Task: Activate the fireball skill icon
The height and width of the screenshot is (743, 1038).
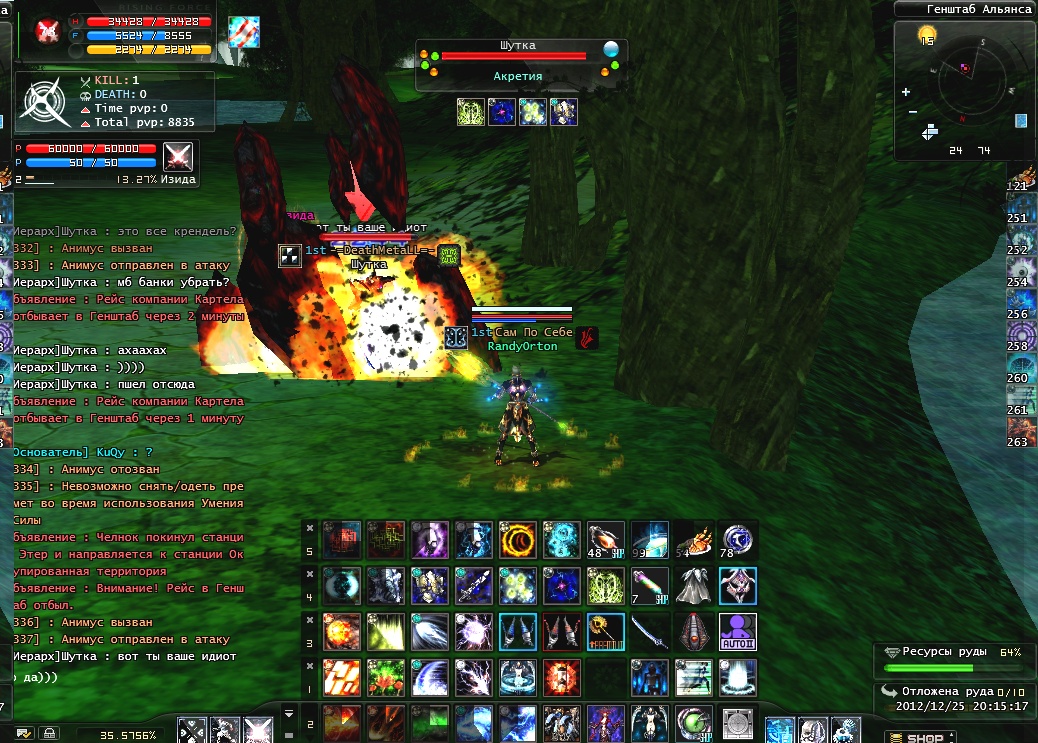Action: coord(342,632)
